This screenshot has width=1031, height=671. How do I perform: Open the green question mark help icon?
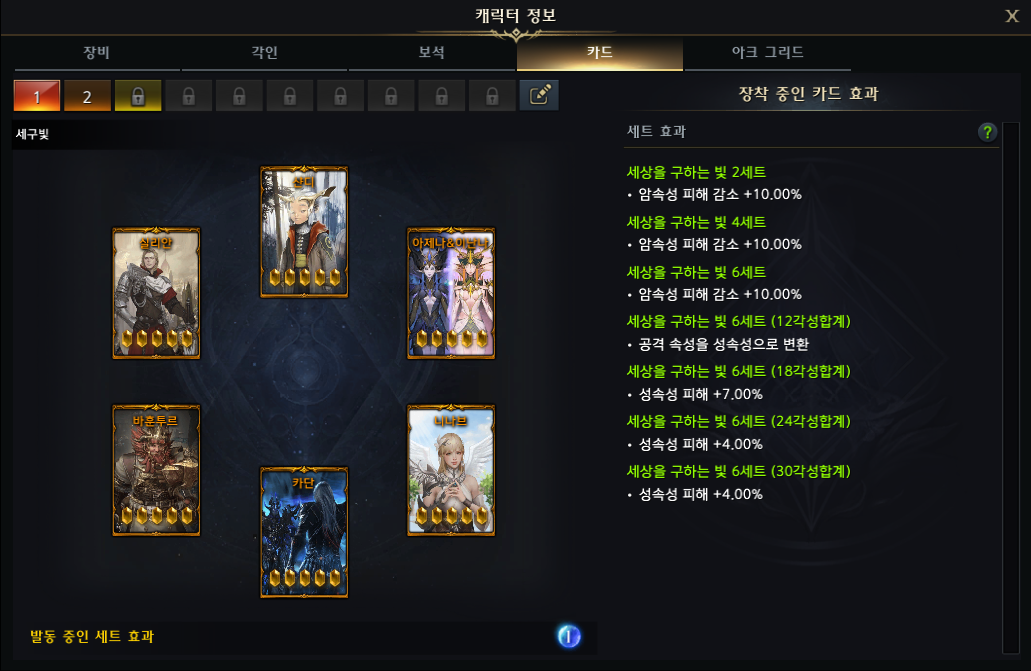(988, 132)
